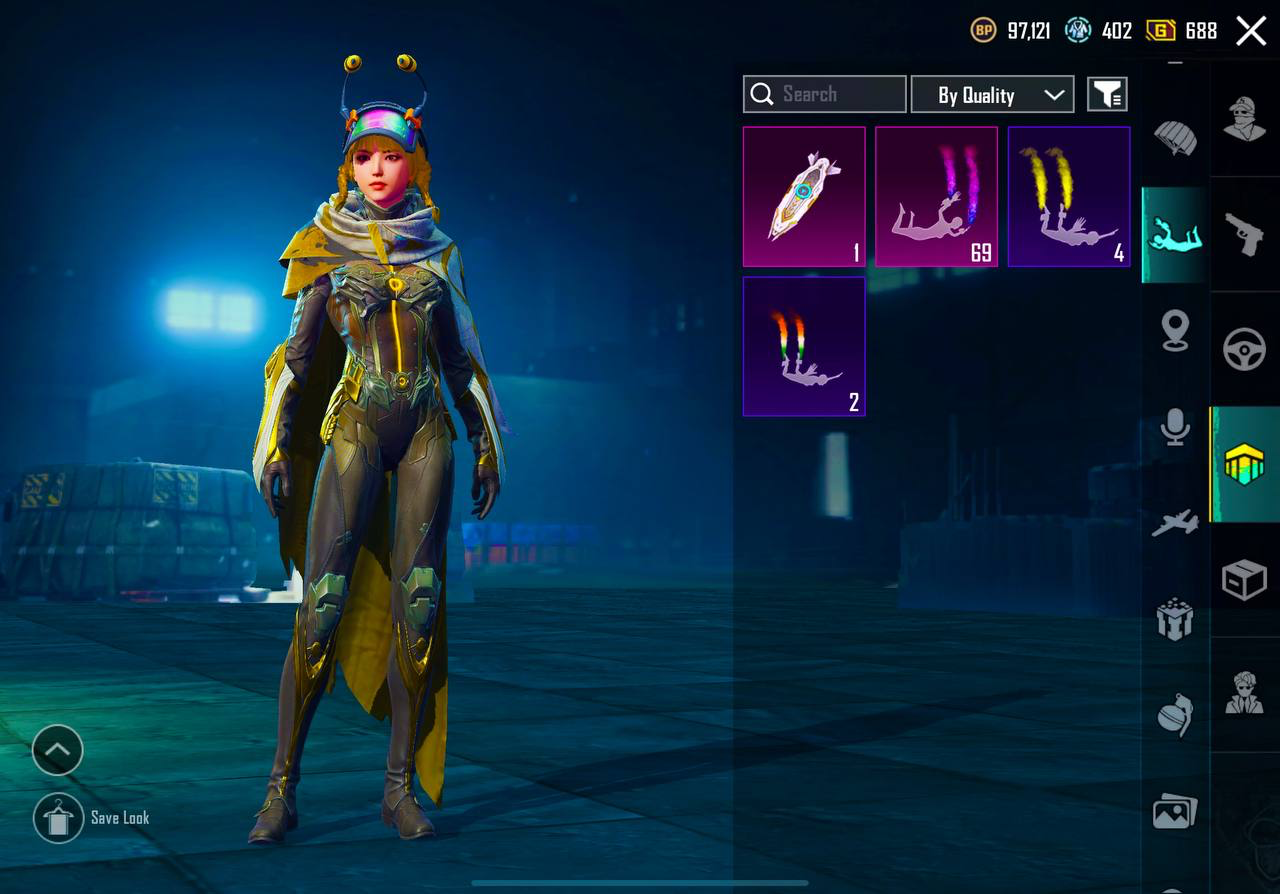Viewport: 1280px width, 894px height.
Task: Switch to the pistol weapons category
Action: (x=1245, y=235)
